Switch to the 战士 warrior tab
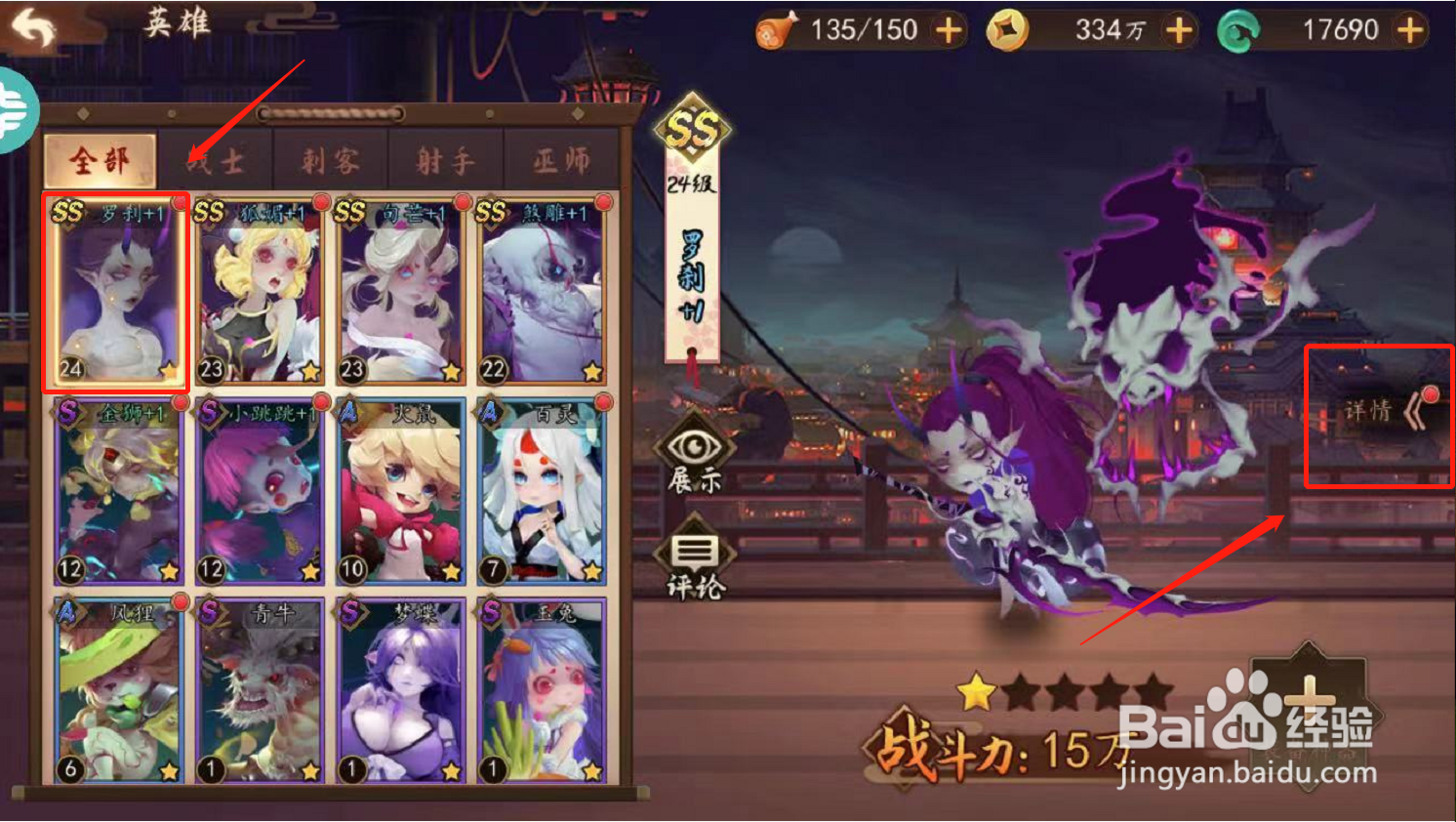This screenshot has height=822, width=1456. click(213, 160)
